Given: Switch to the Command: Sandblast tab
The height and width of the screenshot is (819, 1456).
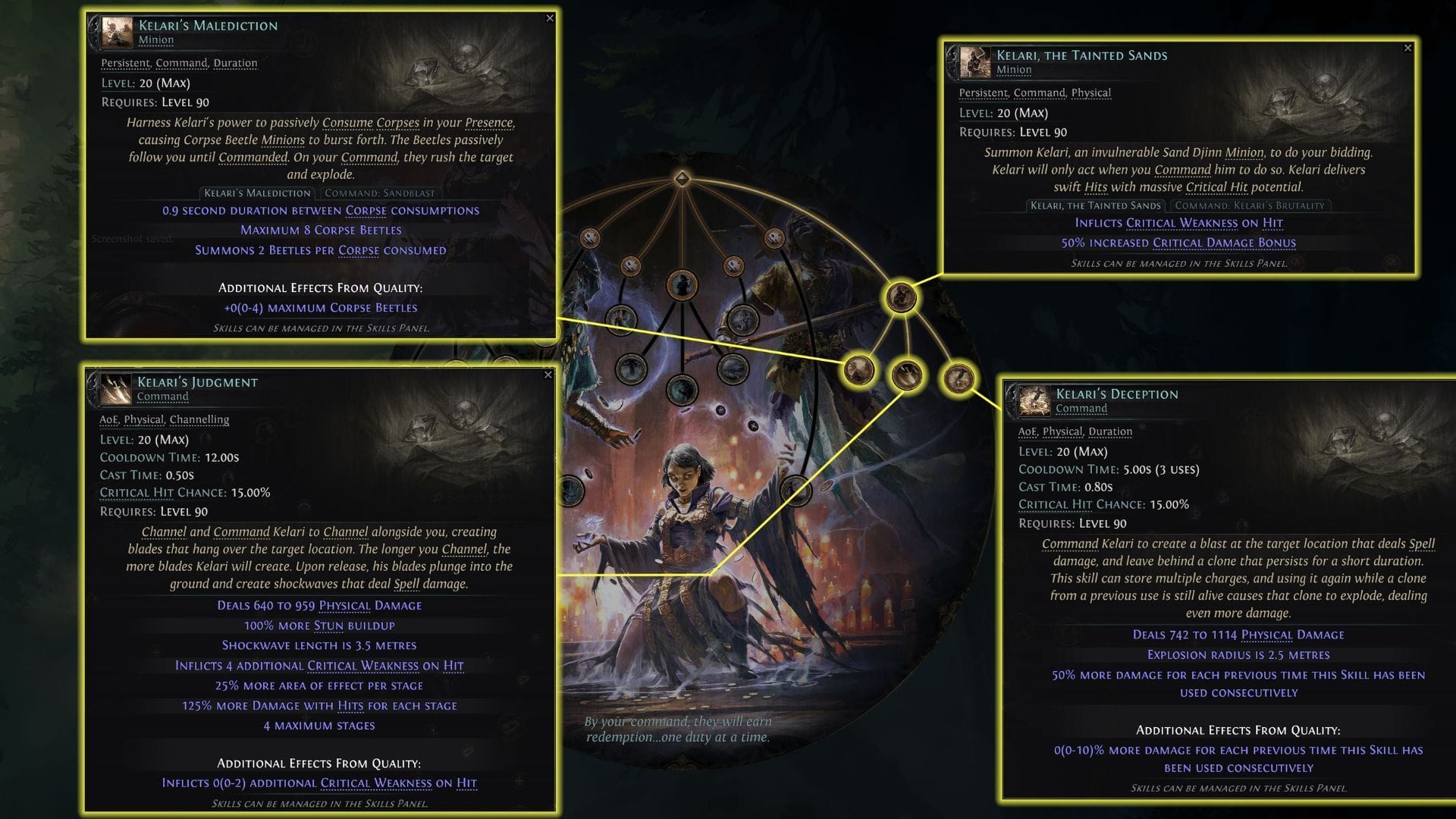Looking at the screenshot, I should tap(380, 193).
